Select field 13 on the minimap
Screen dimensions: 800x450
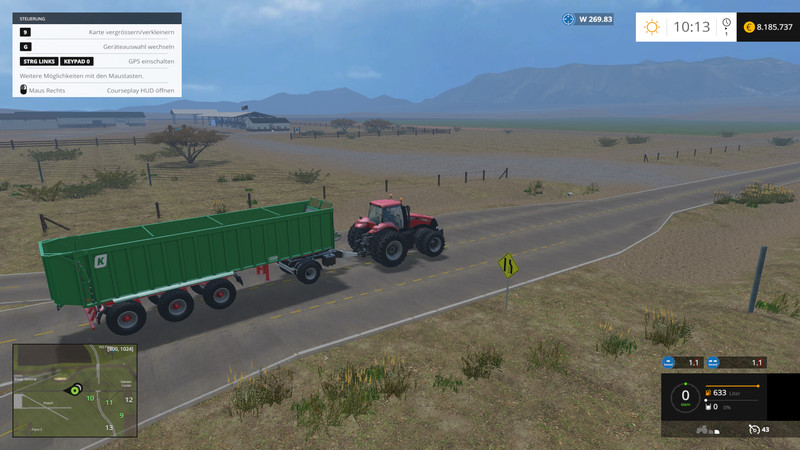[109, 427]
